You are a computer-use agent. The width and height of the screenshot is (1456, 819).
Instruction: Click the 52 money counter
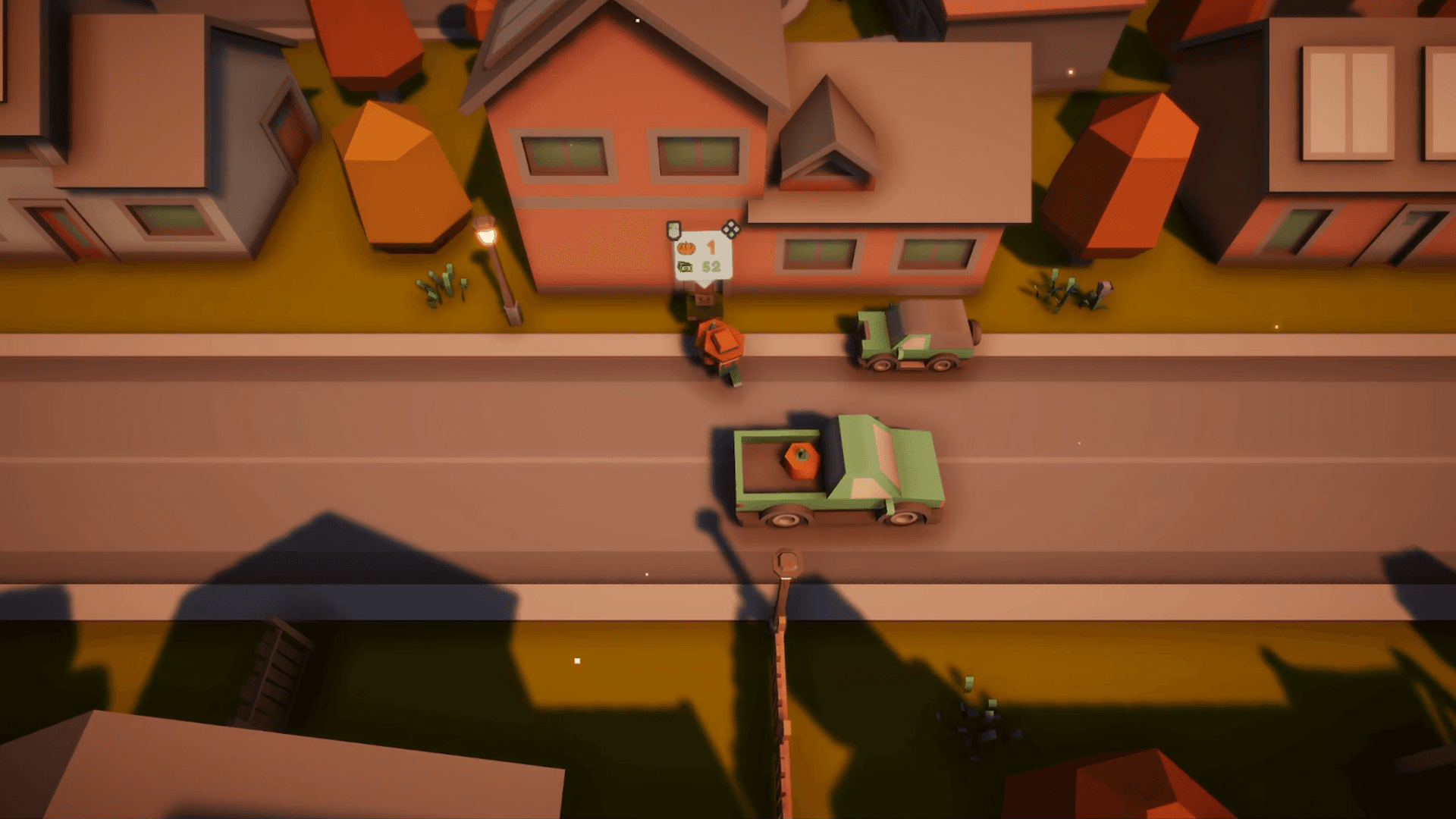pos(712,267)
